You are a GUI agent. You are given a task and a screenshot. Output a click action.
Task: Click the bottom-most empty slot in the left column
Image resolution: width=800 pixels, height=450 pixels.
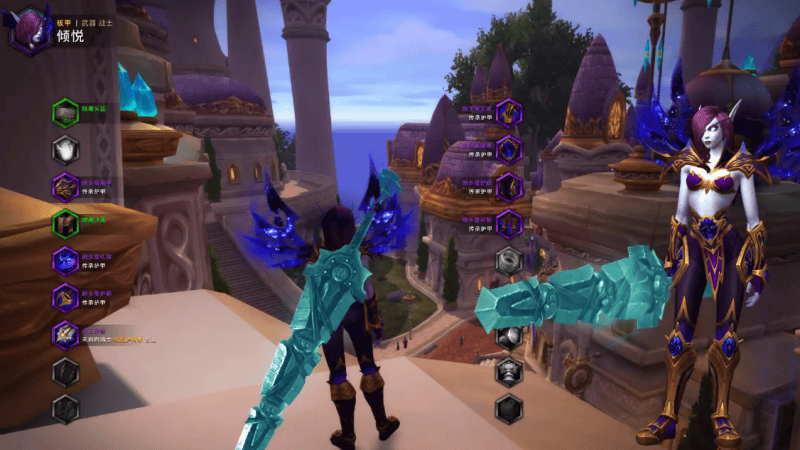[65, 408]
